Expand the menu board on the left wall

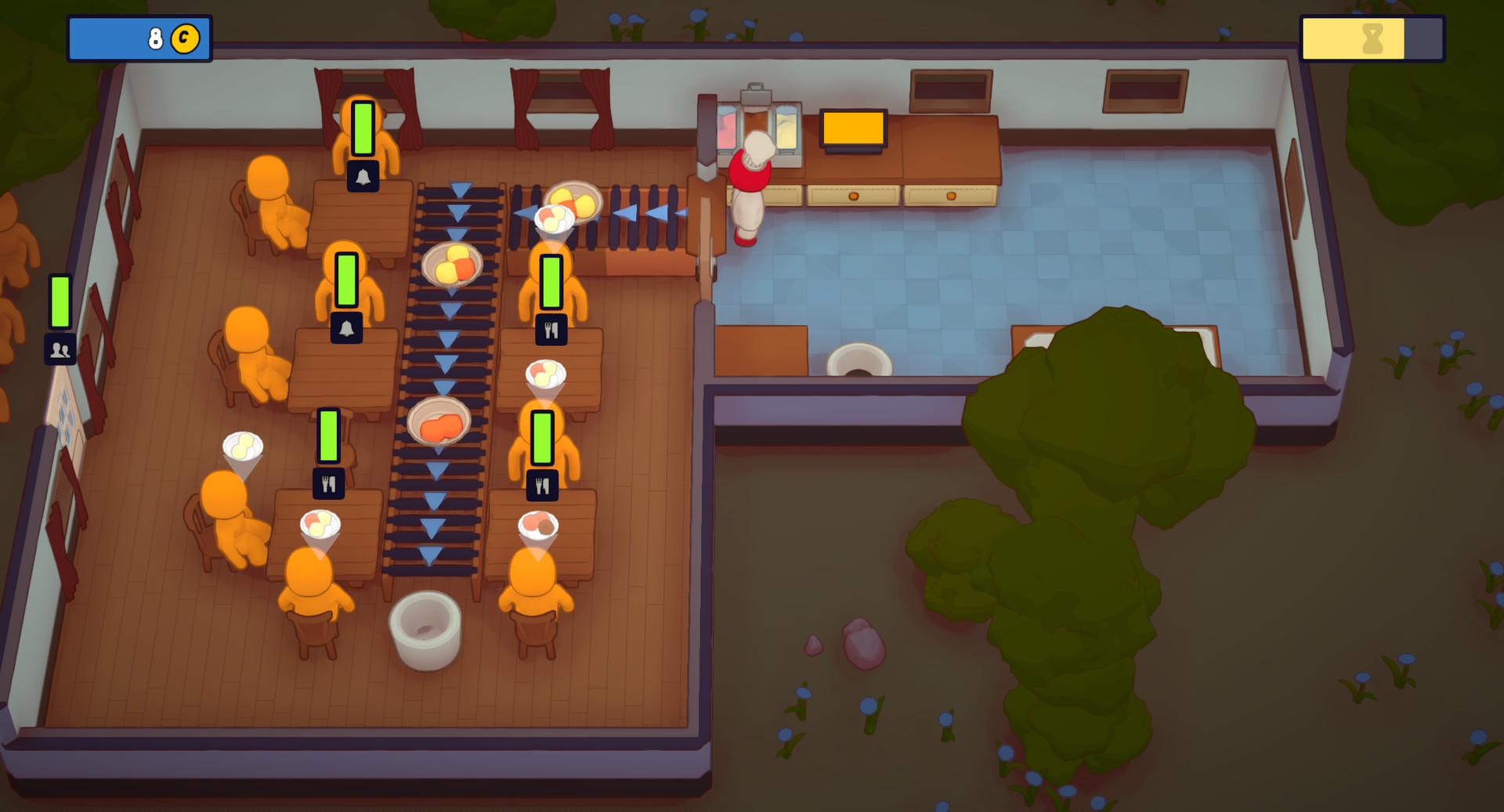(67, 415)
